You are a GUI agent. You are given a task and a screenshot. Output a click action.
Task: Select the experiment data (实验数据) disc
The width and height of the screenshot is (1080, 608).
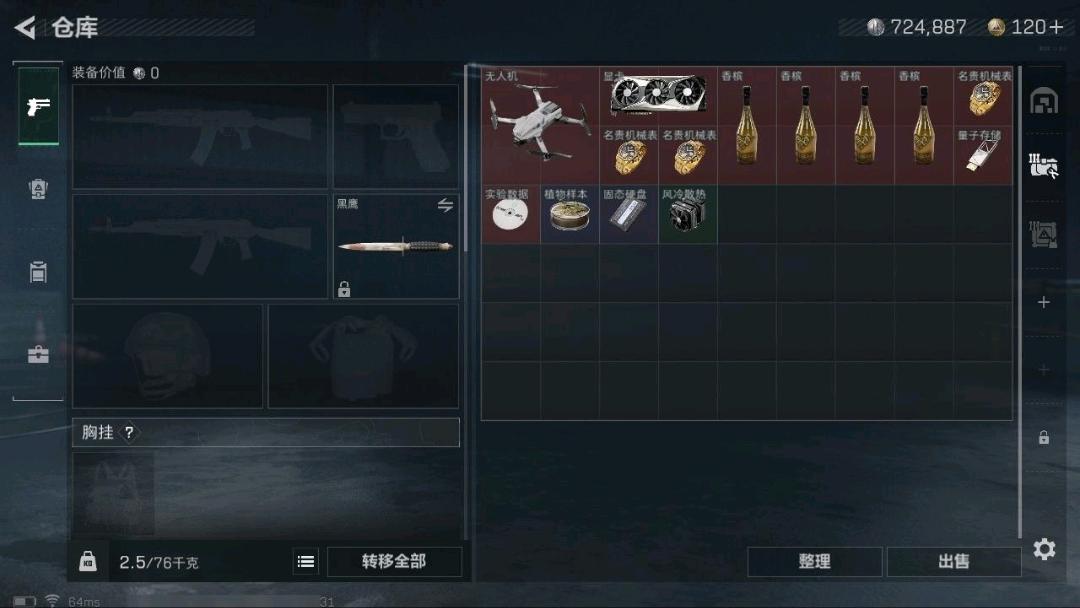point(510,214)
